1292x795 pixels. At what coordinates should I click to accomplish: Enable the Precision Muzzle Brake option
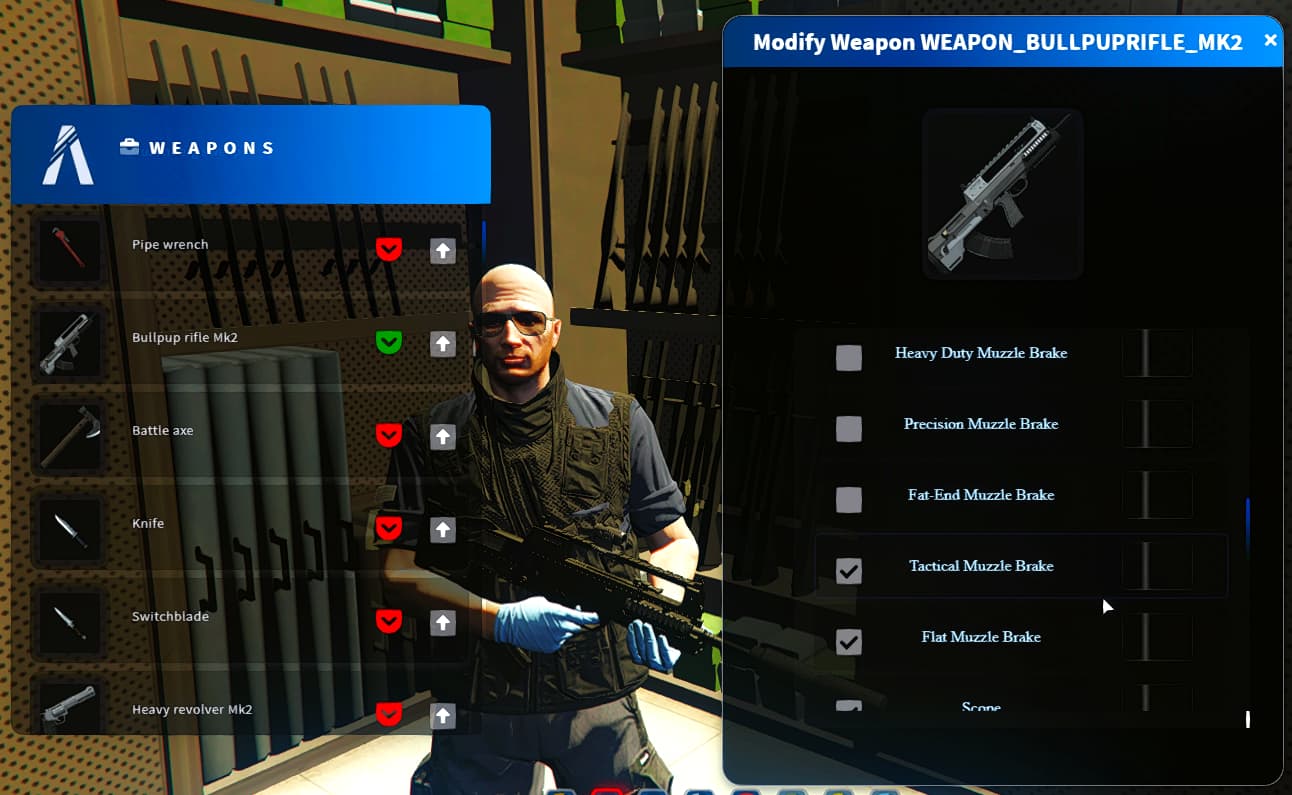click(849, 428)
